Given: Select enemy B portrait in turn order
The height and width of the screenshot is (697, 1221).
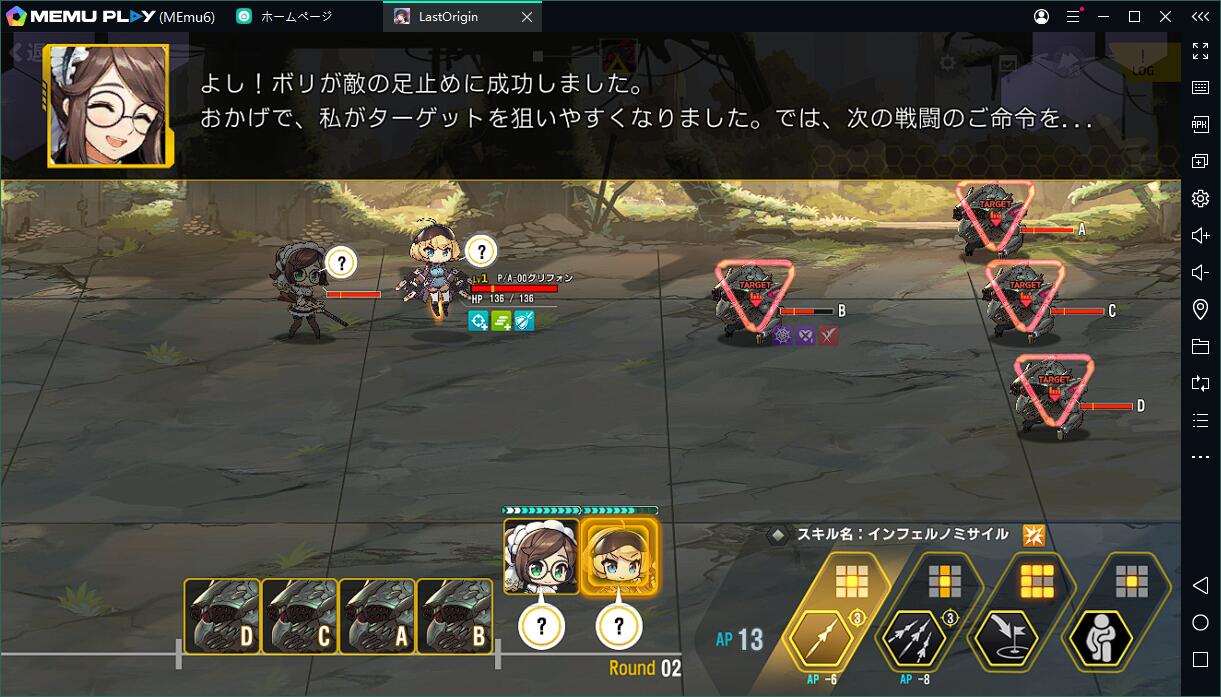Looking at the screenshot, I should pos(456,616).
